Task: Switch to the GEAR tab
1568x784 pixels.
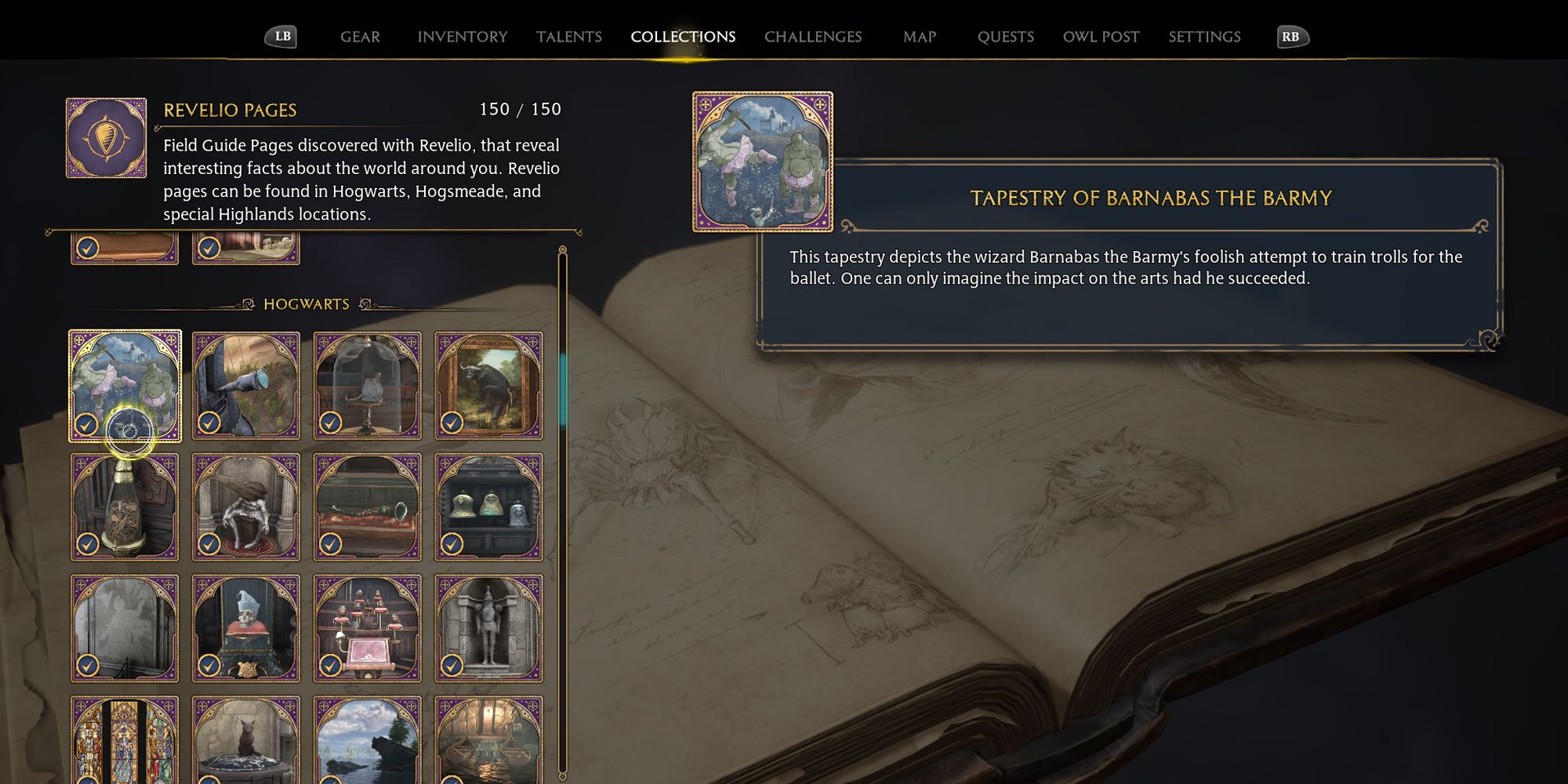Action: [x=360, y=36]
